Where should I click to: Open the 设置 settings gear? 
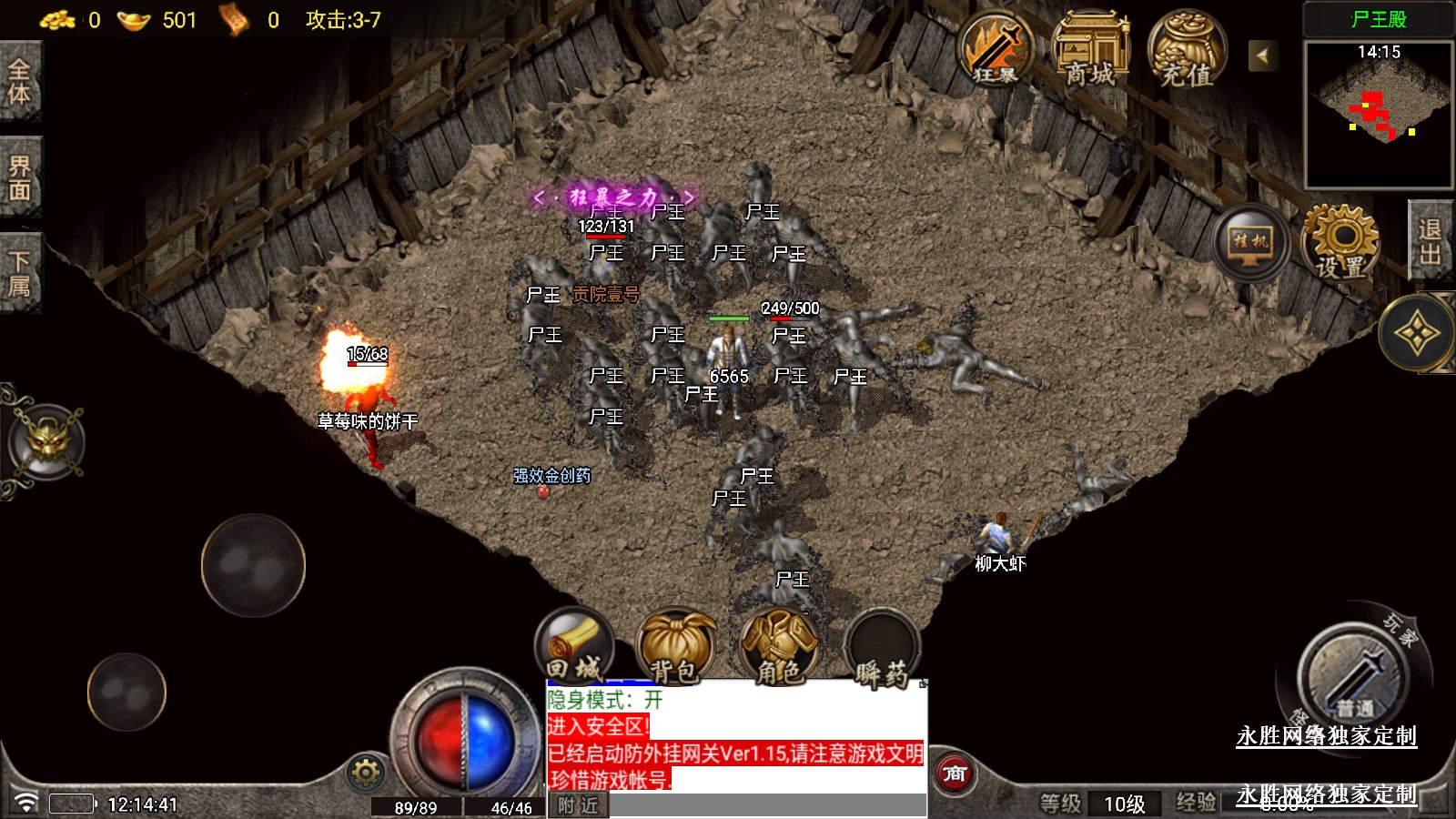(1340, 243)
